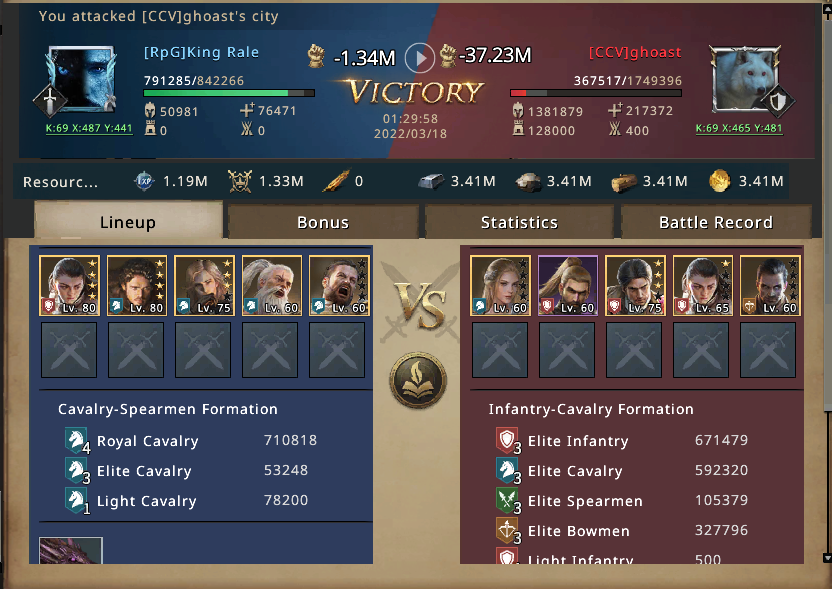This screenshot has height=589, width=832.
Task: Click the dragon thumbnail below attacker troops
Action: click(x=71, y=551)
